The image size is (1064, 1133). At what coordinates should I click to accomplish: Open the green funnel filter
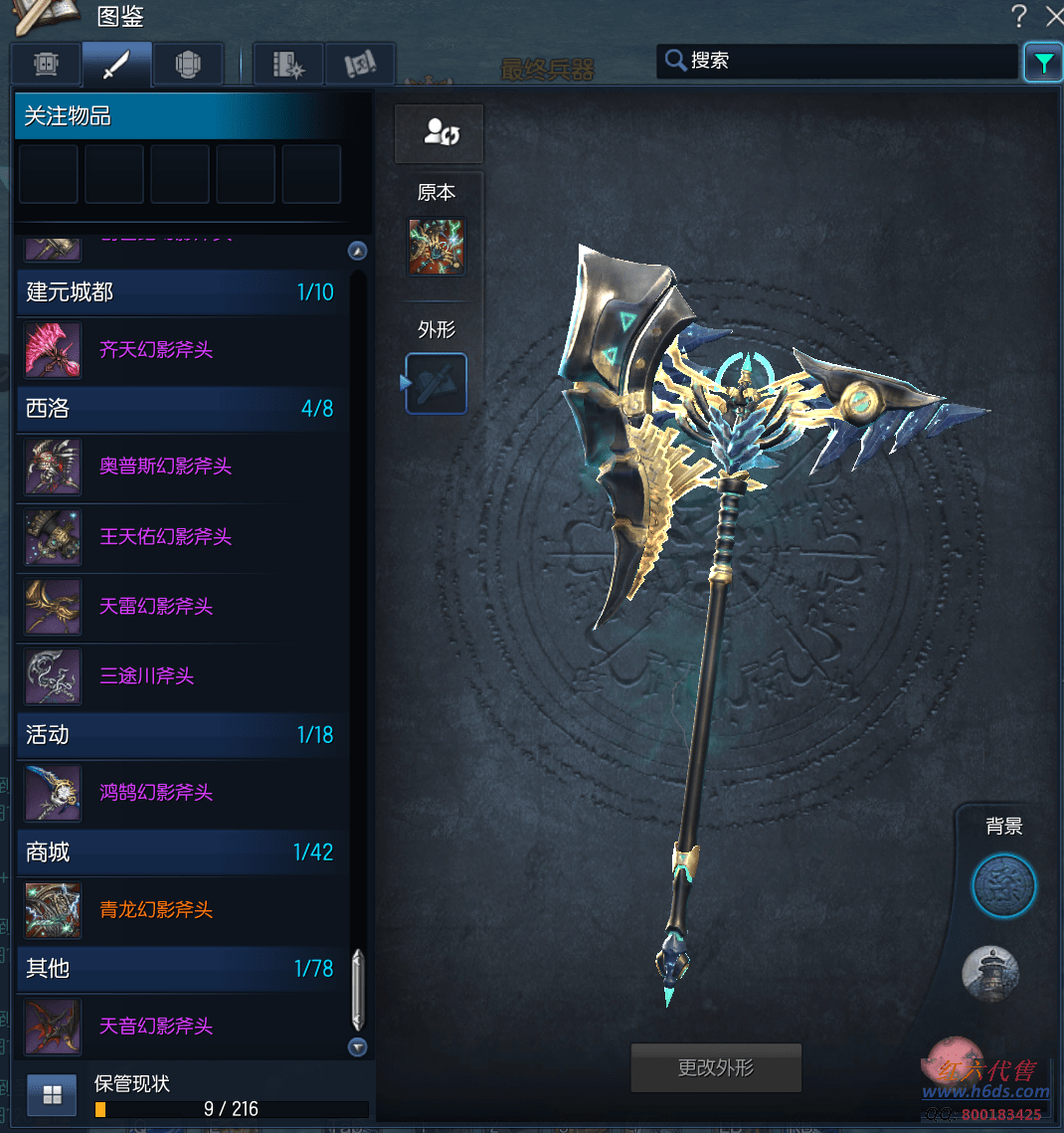click(x=1043, y=63)
